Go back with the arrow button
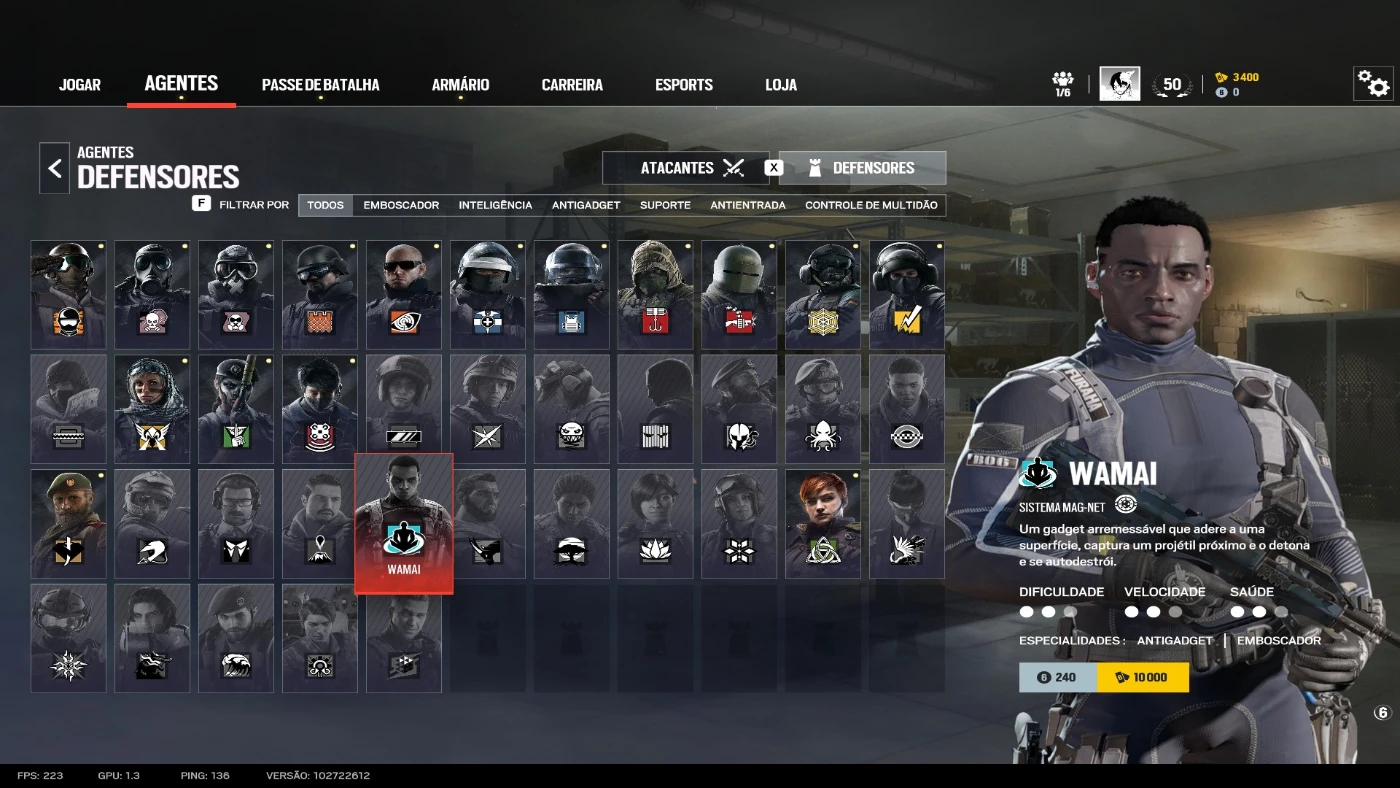The width and height of the screenshot is (1400, 788). (55, 168)
